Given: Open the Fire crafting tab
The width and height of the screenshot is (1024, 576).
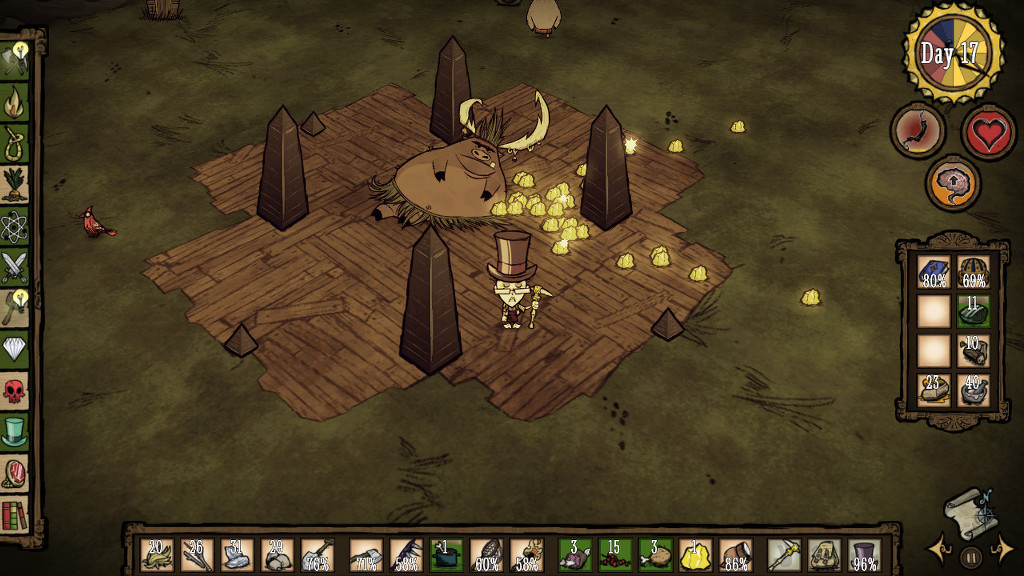Looking at the screenshot, I should click(x=15, y=101).
